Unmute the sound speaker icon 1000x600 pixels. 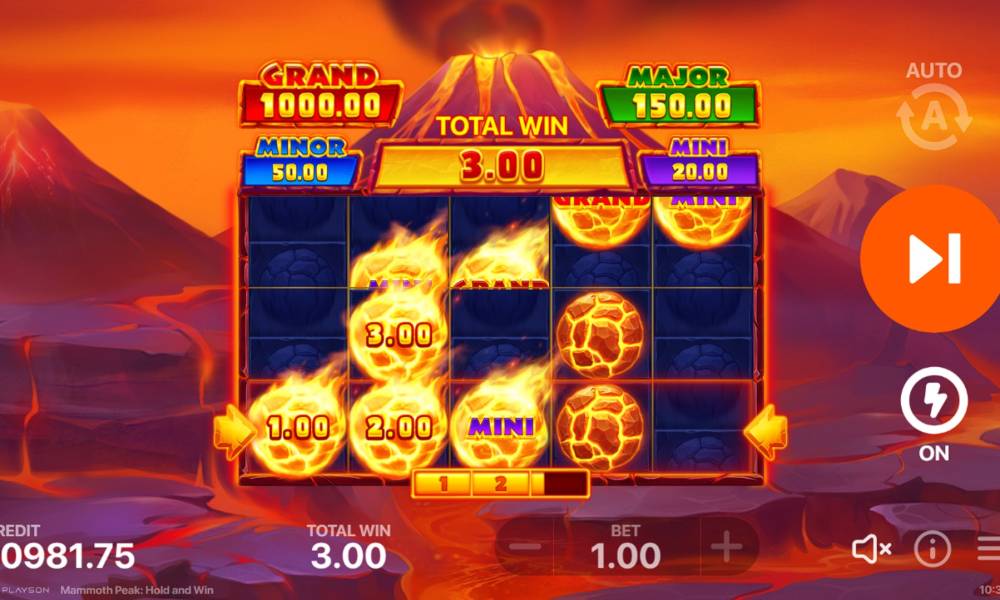click(871, 548)
